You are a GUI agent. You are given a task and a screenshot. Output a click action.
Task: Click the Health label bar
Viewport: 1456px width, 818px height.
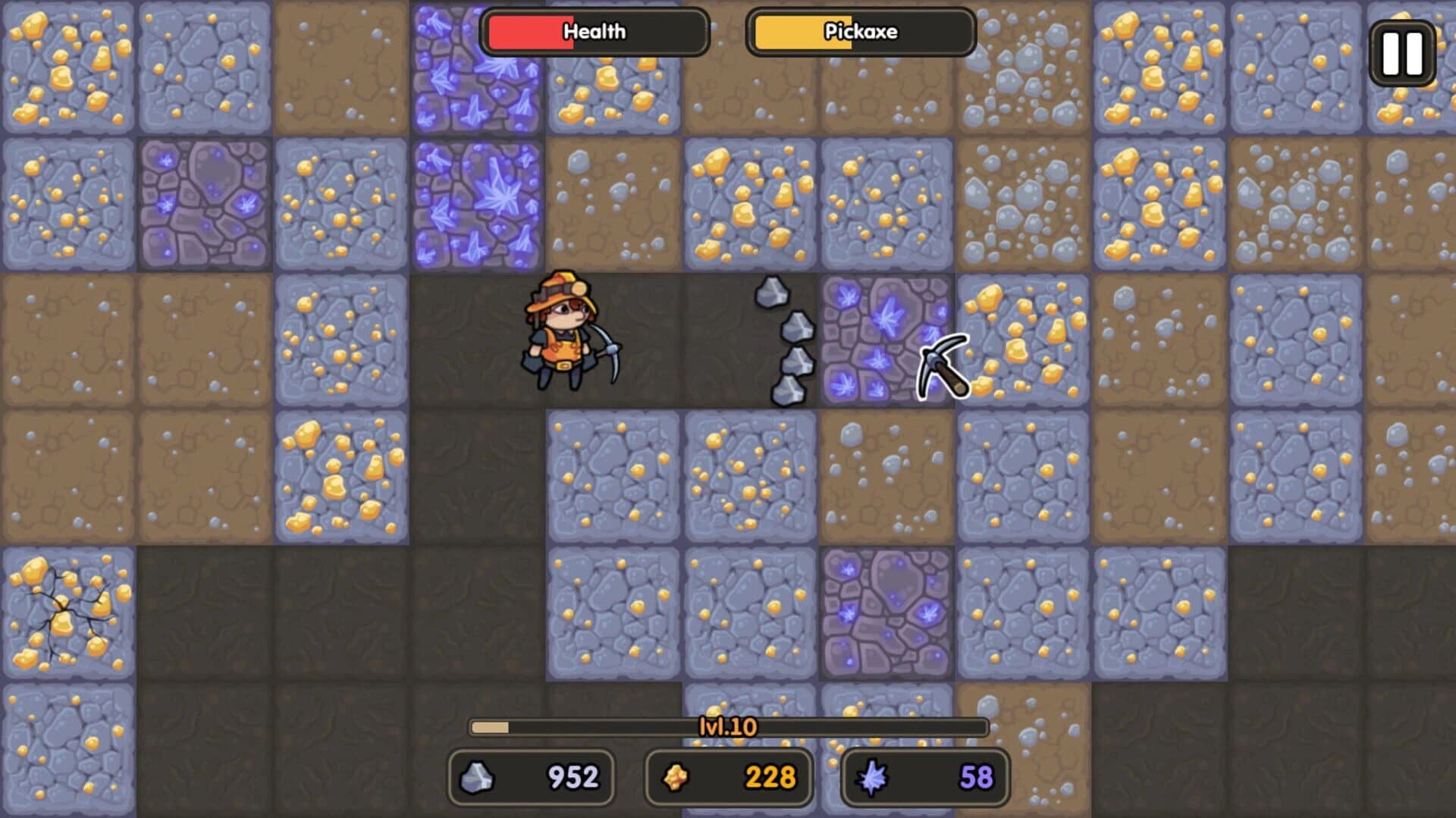coord(594,32)
